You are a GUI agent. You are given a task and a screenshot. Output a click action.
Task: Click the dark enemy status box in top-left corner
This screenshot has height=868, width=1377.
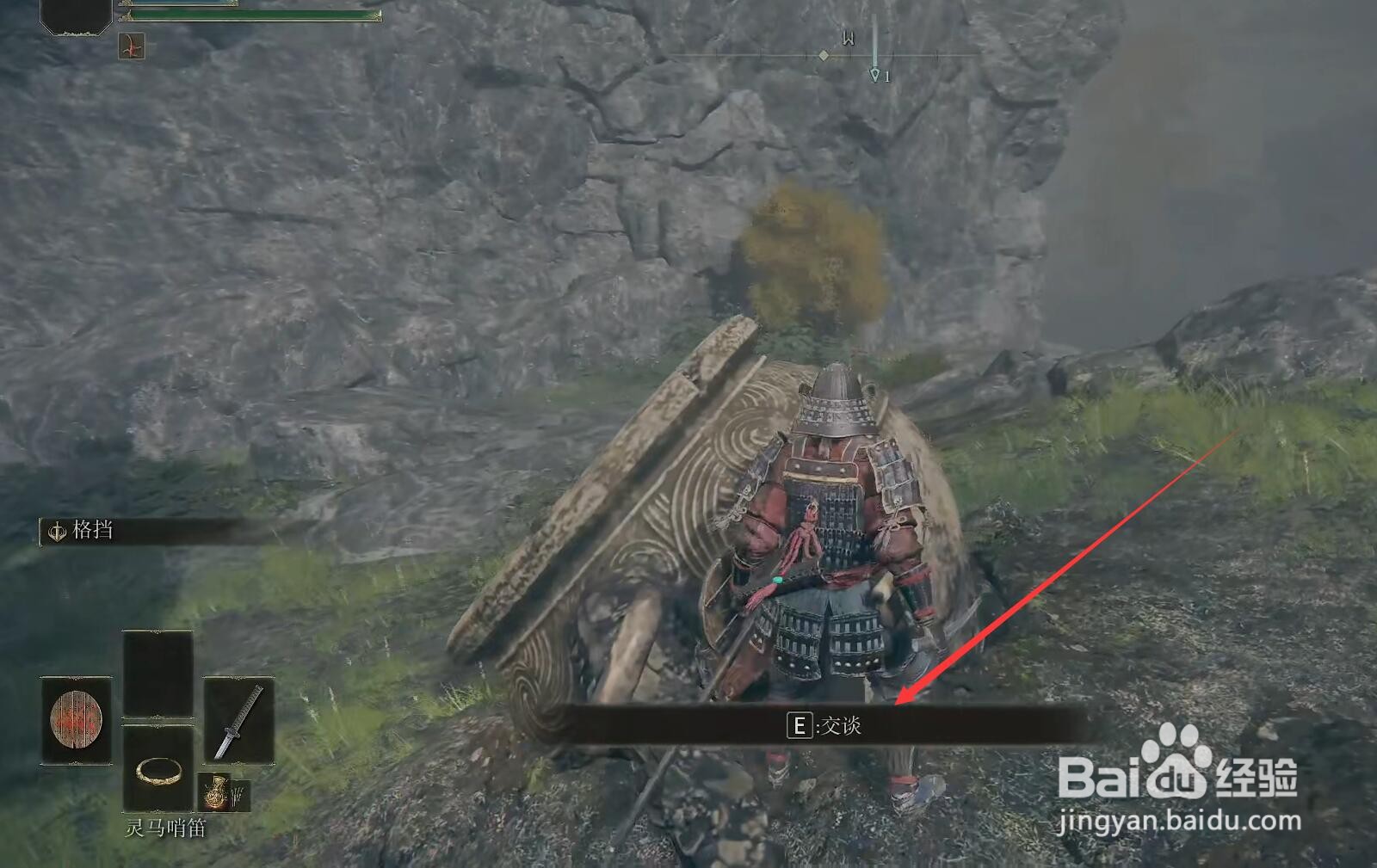(x=73, y=15)
